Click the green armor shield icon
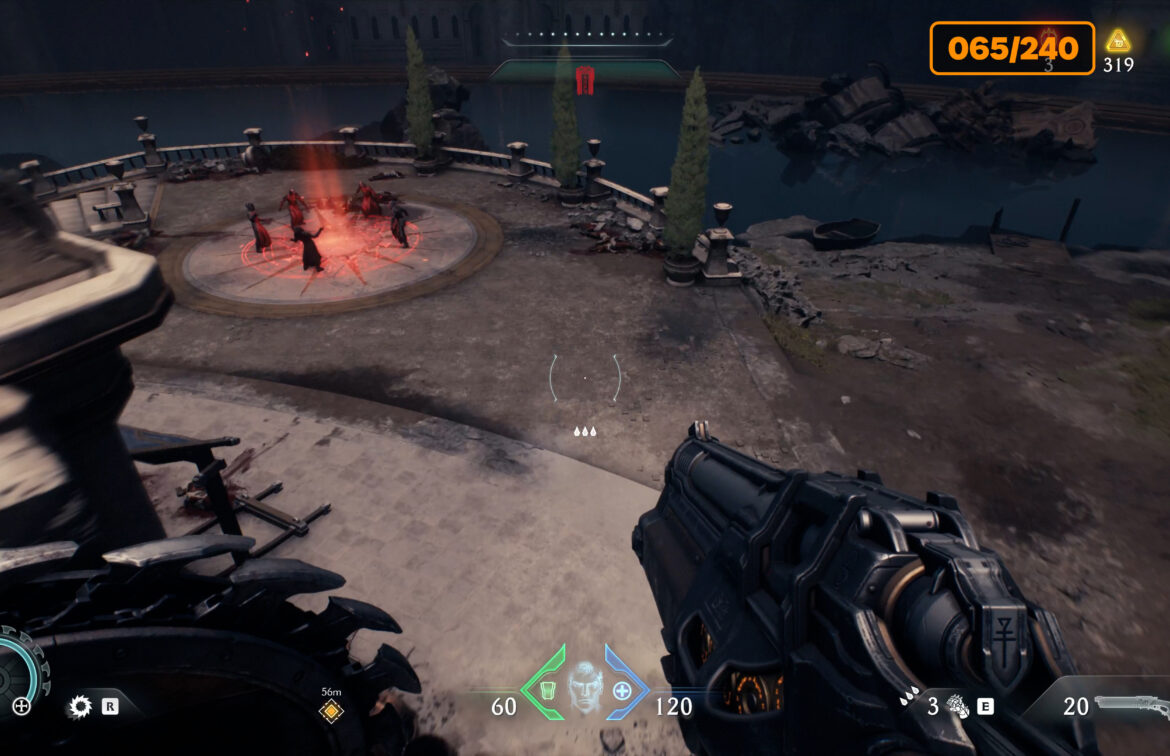Image resolution: width=1170 pixels, height=756 pixels. coord(546,690)
